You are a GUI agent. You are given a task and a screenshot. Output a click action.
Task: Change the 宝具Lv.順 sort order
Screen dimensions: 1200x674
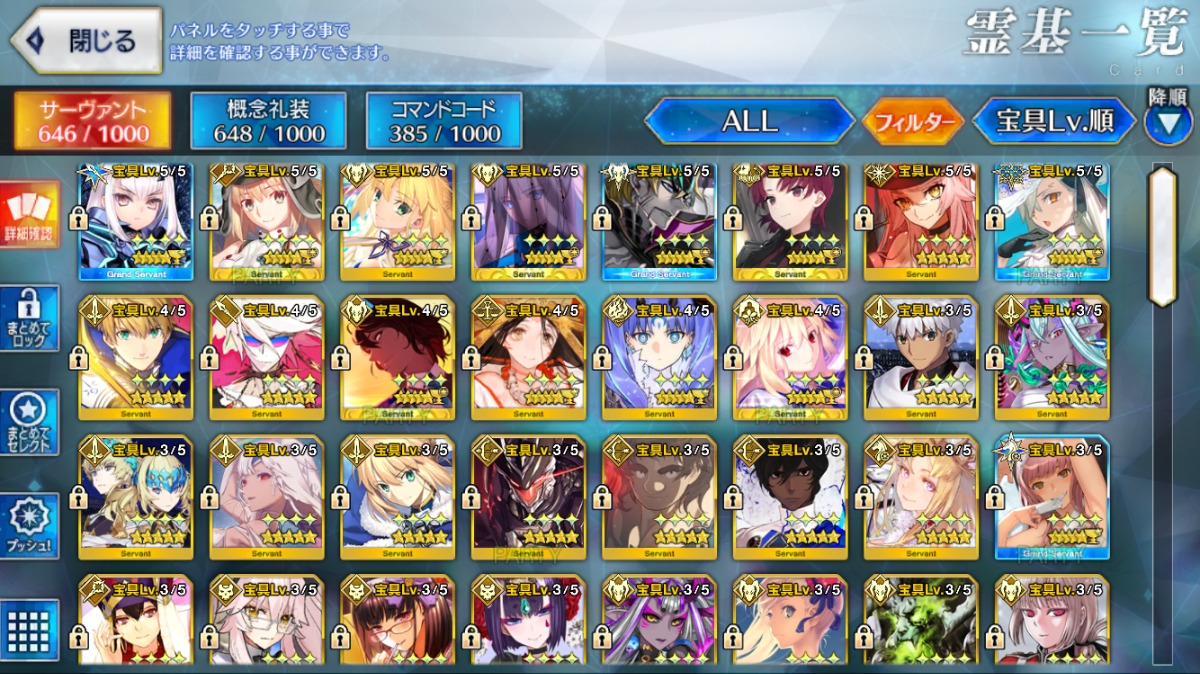(x=1055, y=121)
